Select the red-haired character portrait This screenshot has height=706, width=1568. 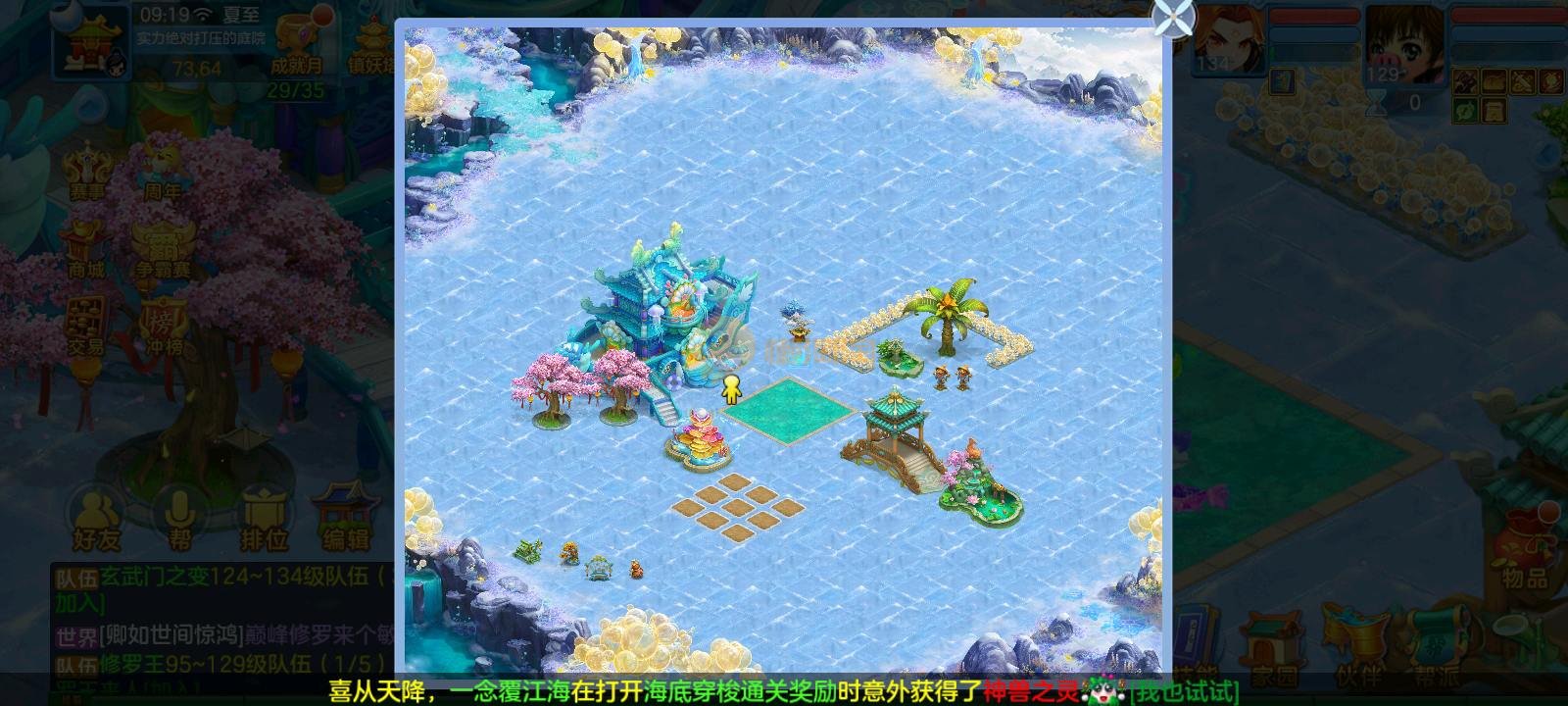point(1227,39)
